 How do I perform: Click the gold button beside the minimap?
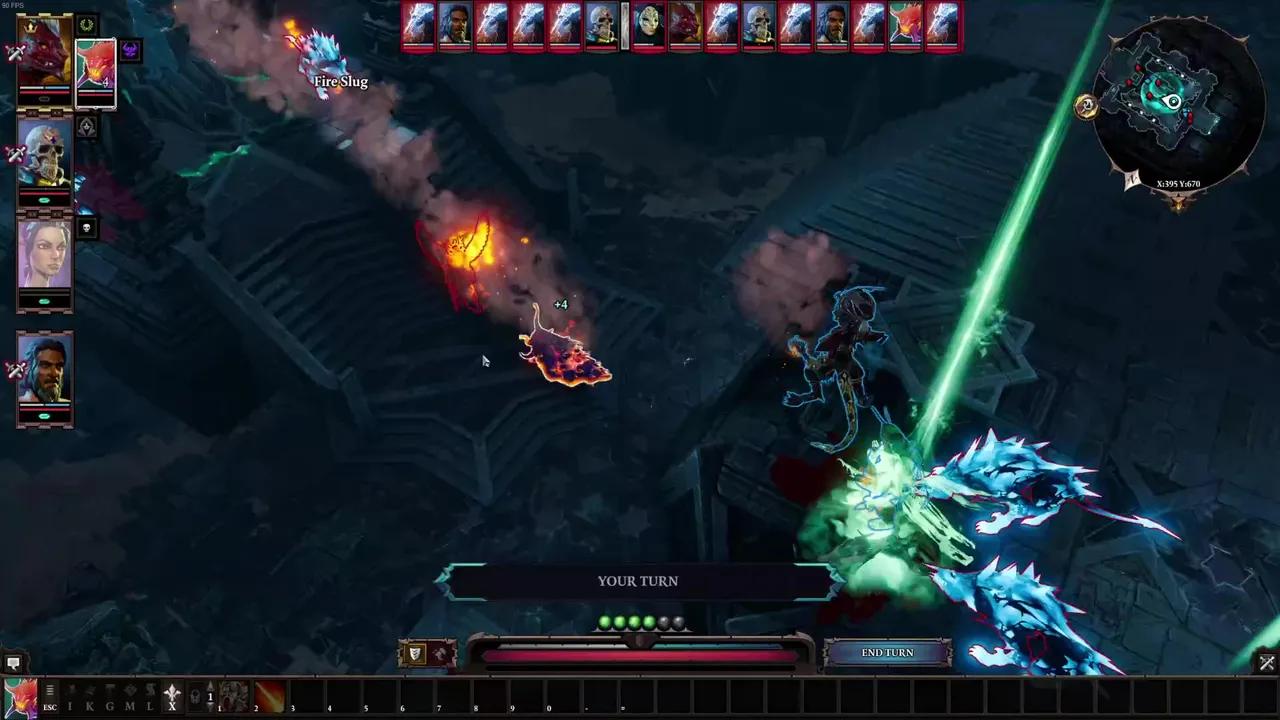click(1087, 107)
